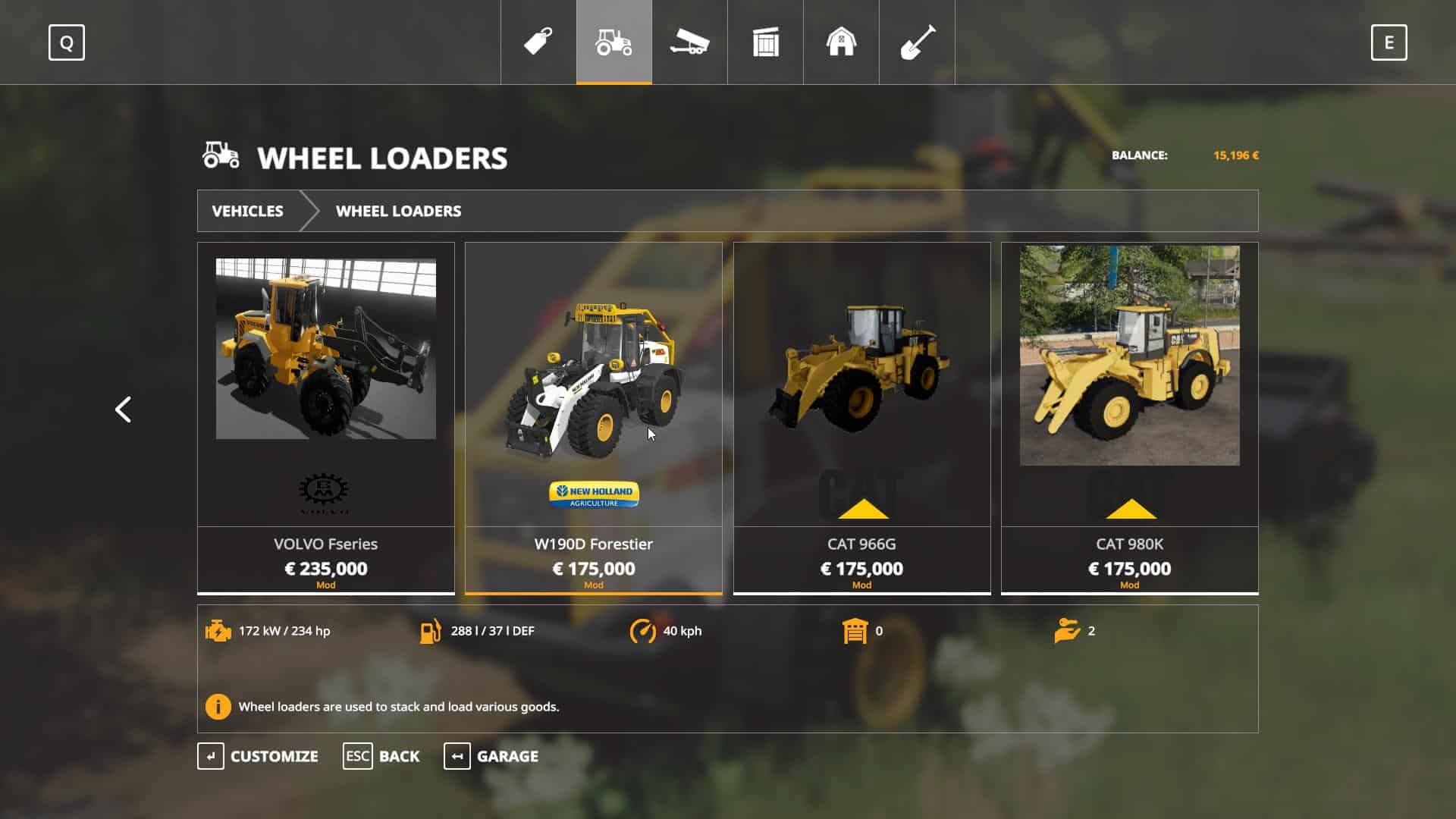This screenshot has height=819, width=1456.
Task: Select the VOLVO Fseries wheel loader
Action: (x=325, y=417)
